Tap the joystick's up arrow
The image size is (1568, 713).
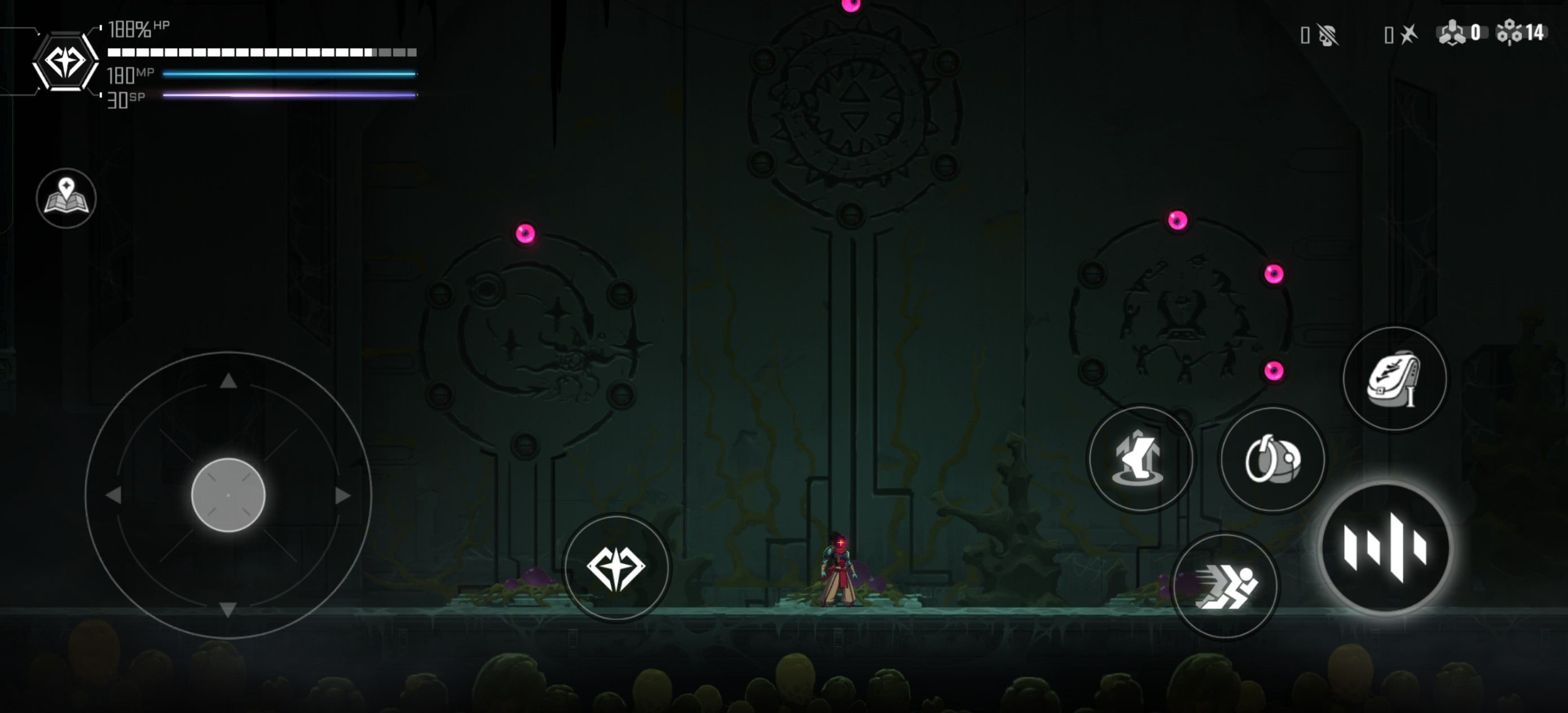click(228, 381)
